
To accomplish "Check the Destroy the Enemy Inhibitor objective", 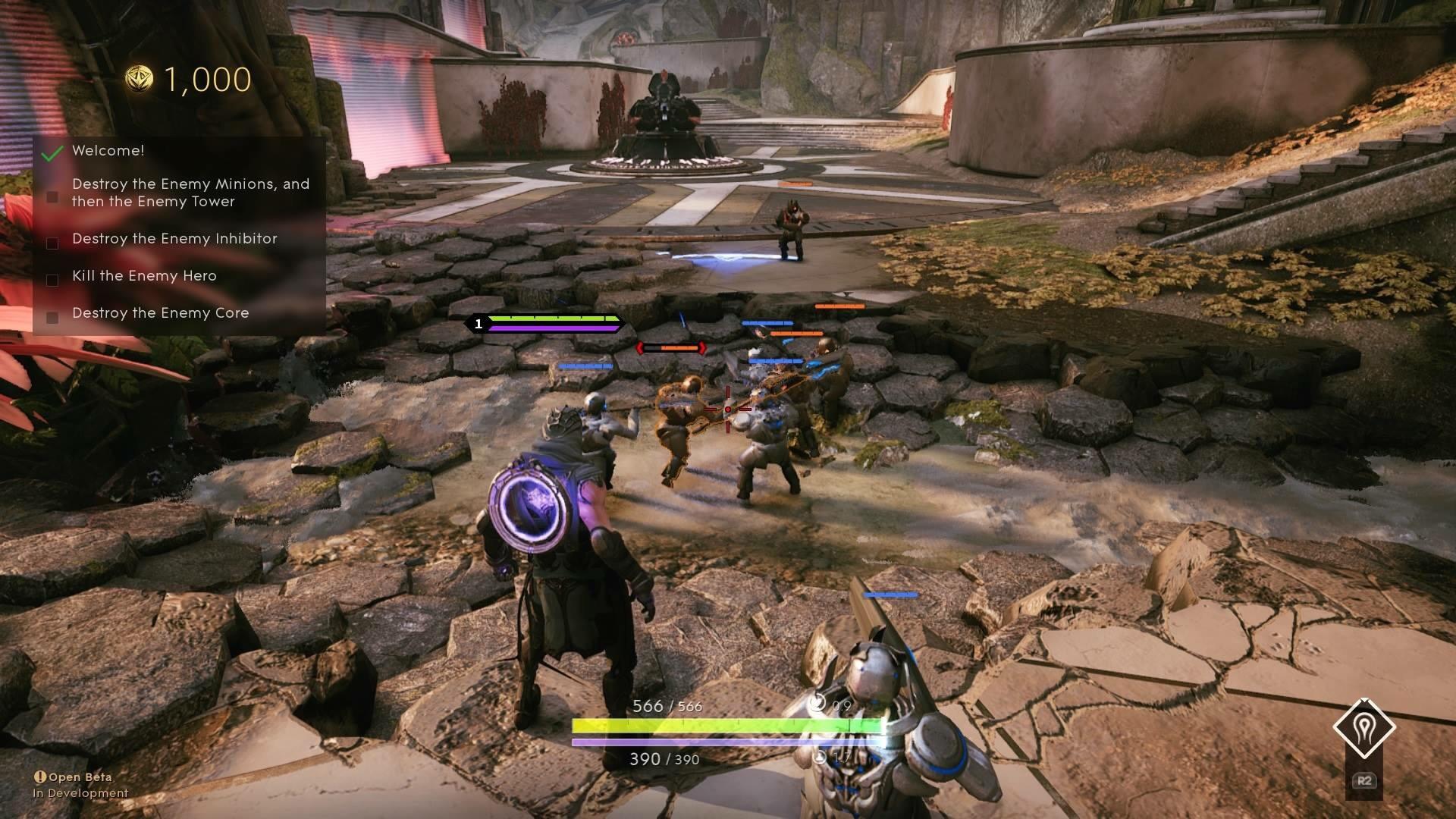I will tap(52, 243).
